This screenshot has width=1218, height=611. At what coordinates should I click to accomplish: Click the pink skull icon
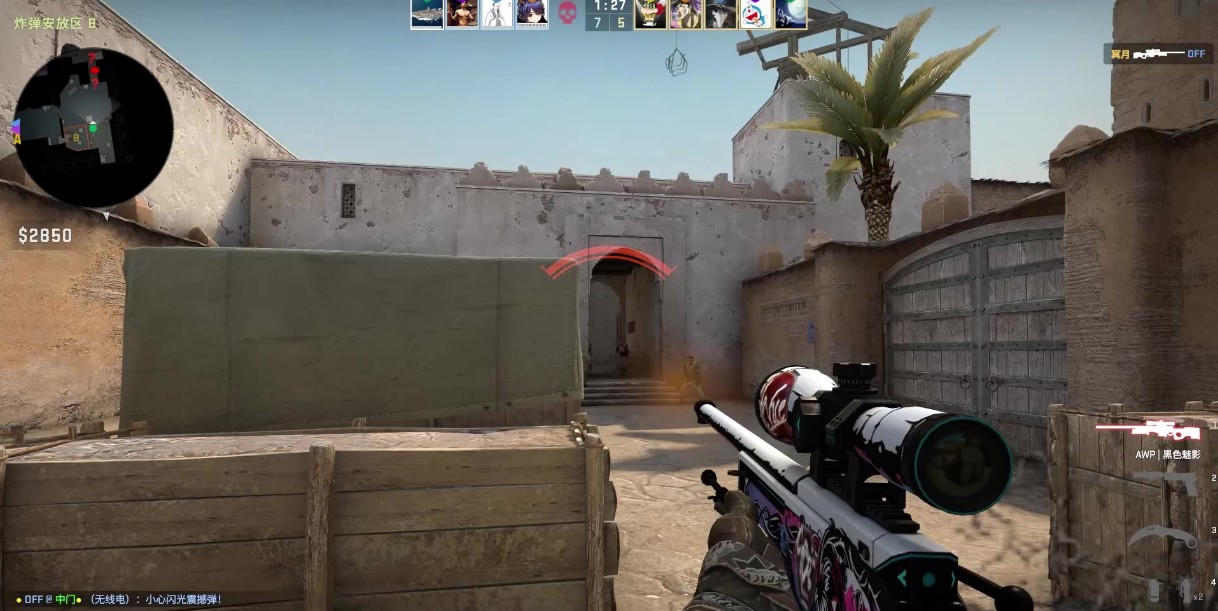point(568,14)
